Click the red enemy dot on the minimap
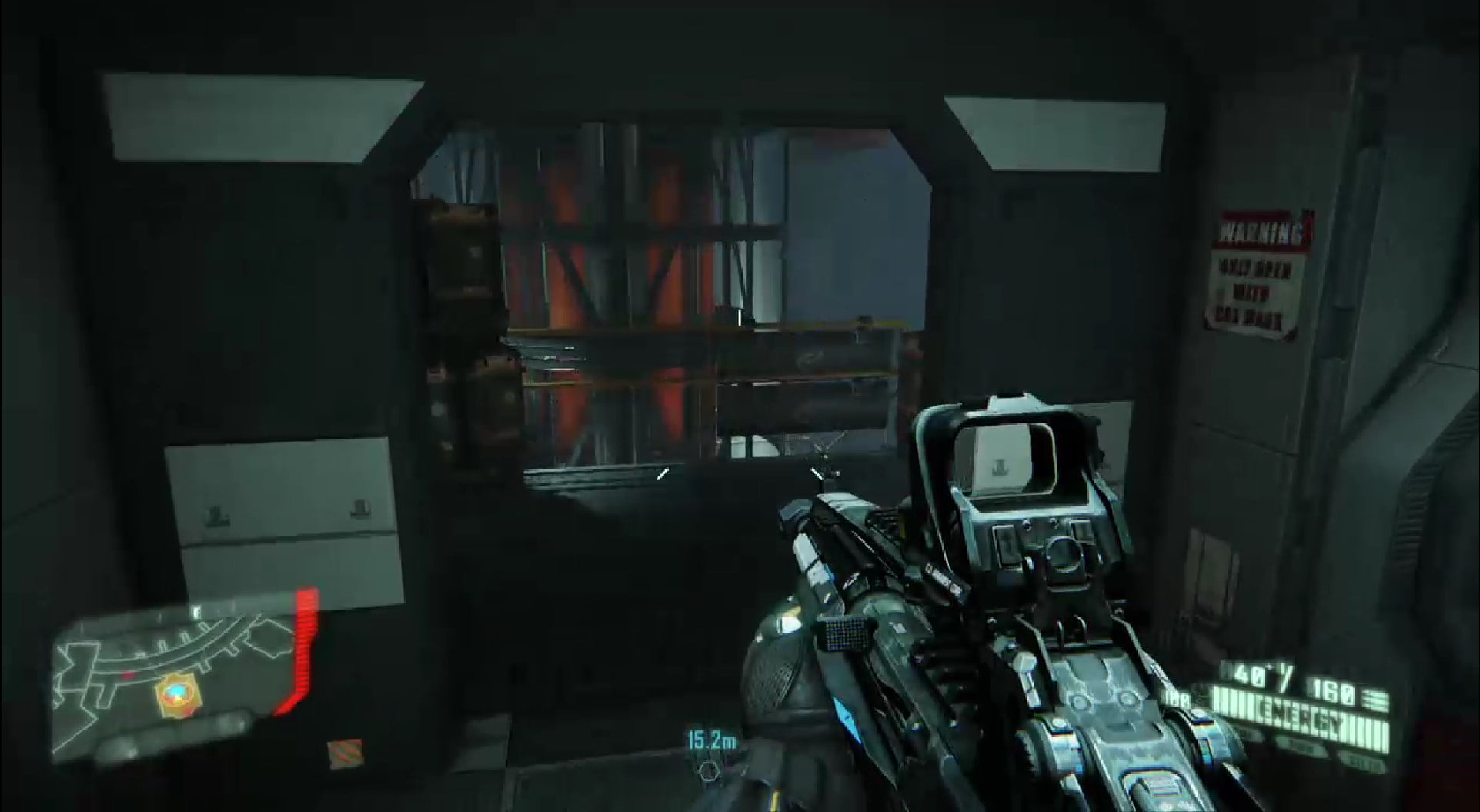1480x812 pixels. (x=129, y=674)
